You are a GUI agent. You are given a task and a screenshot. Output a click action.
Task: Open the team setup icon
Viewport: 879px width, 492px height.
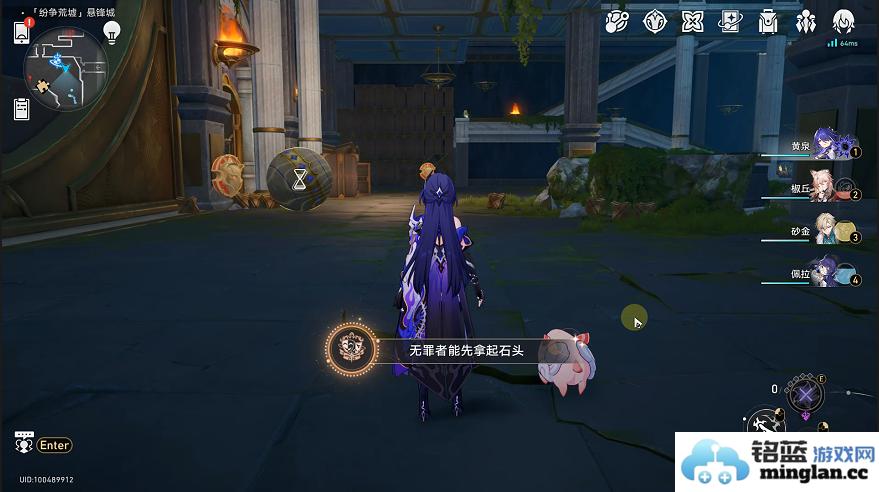806,21
